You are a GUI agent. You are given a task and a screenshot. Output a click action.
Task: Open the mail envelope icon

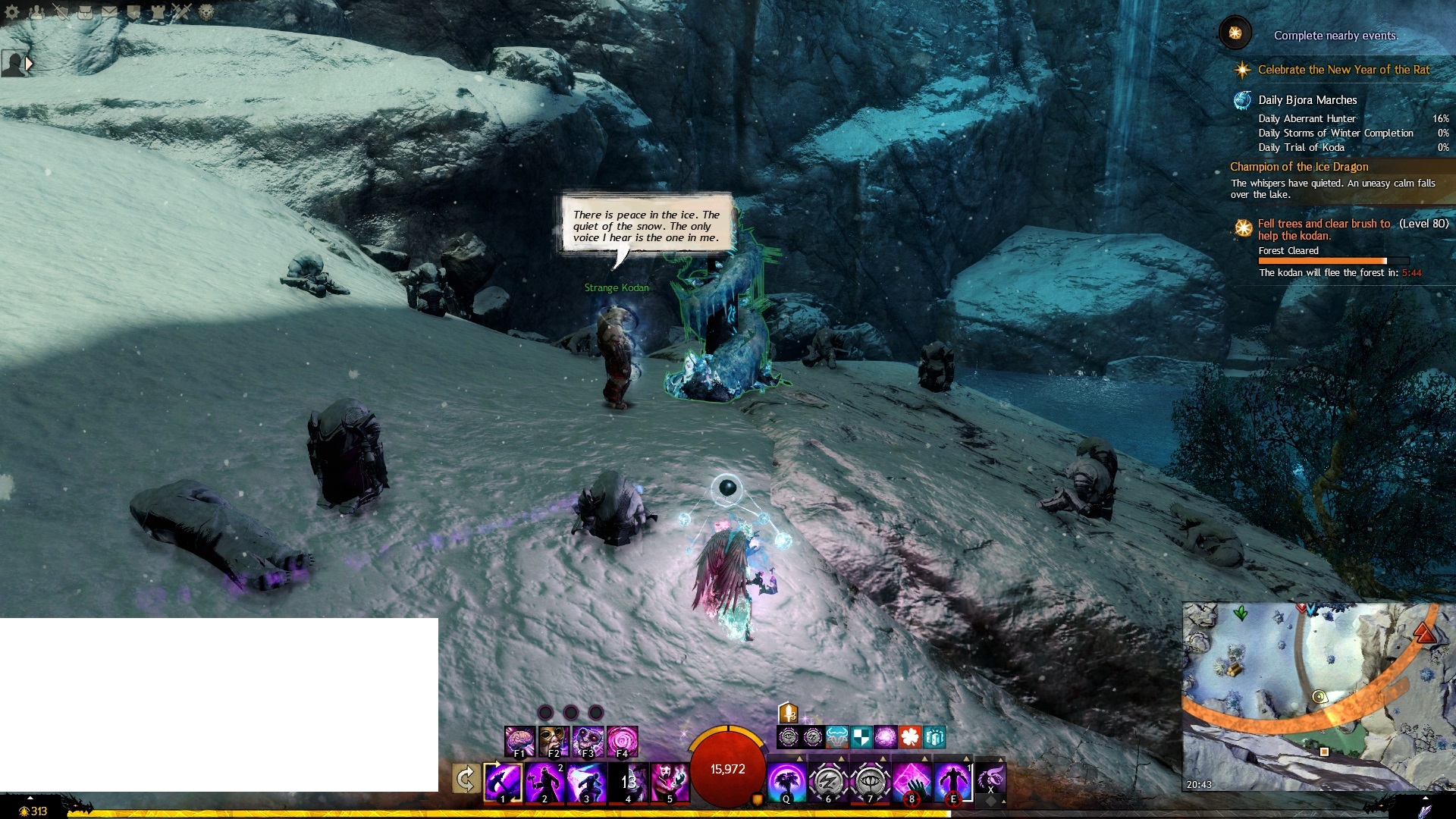(109, 11)
